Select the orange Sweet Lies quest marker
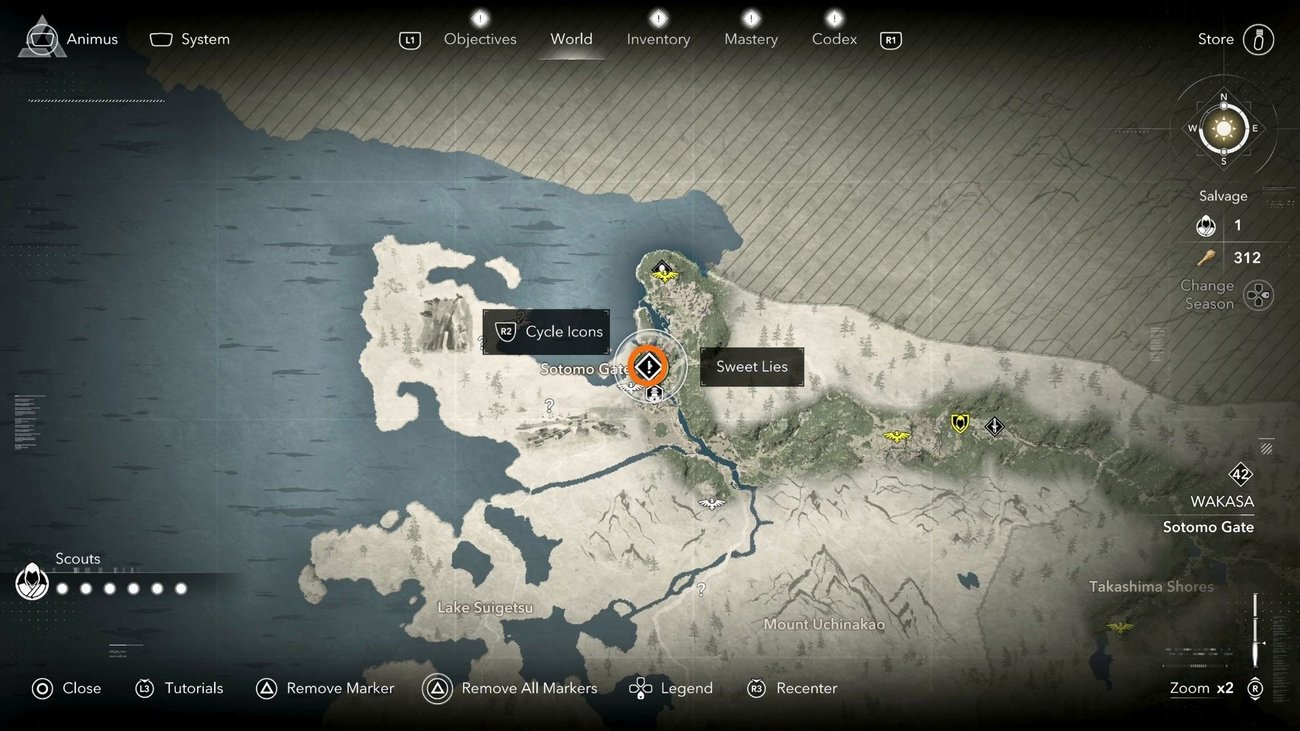This screenshot has width=1300, height=731. 650,367
